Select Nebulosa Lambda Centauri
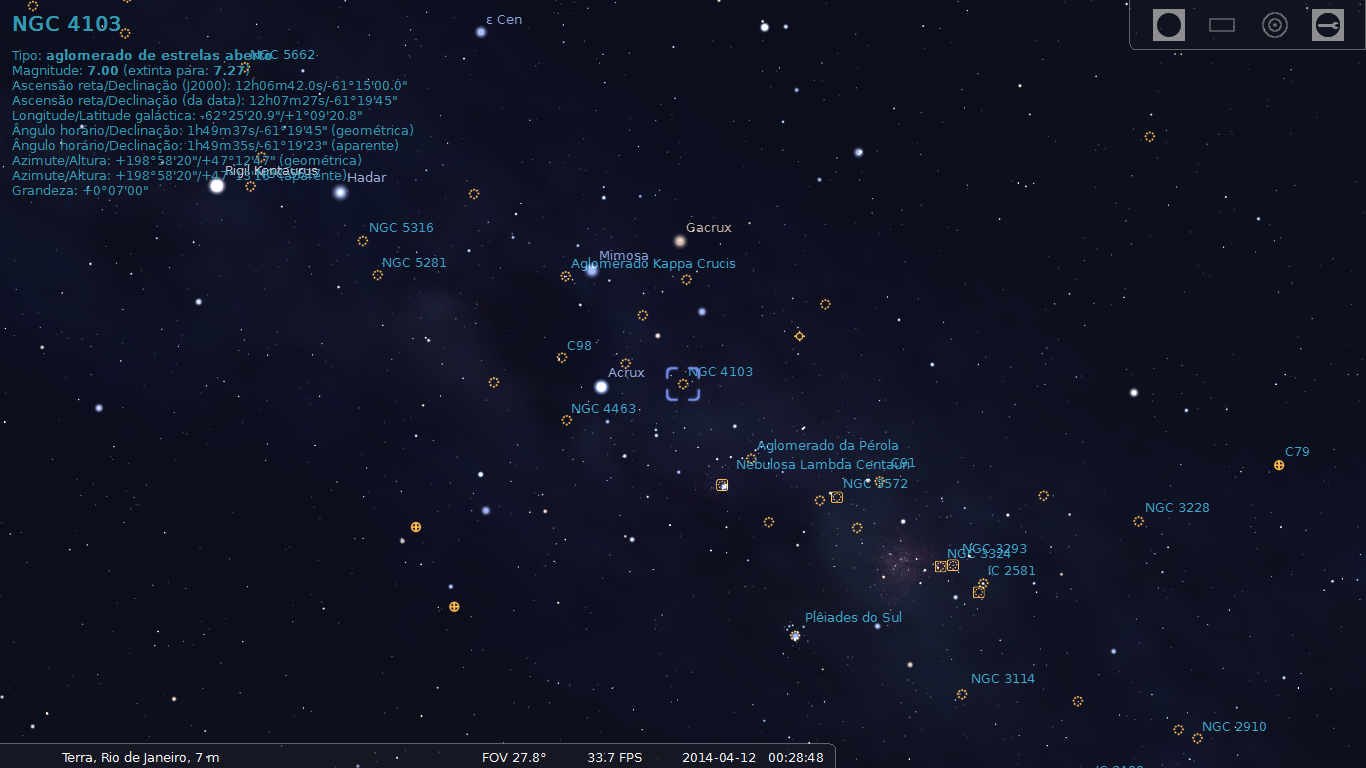 826,464
